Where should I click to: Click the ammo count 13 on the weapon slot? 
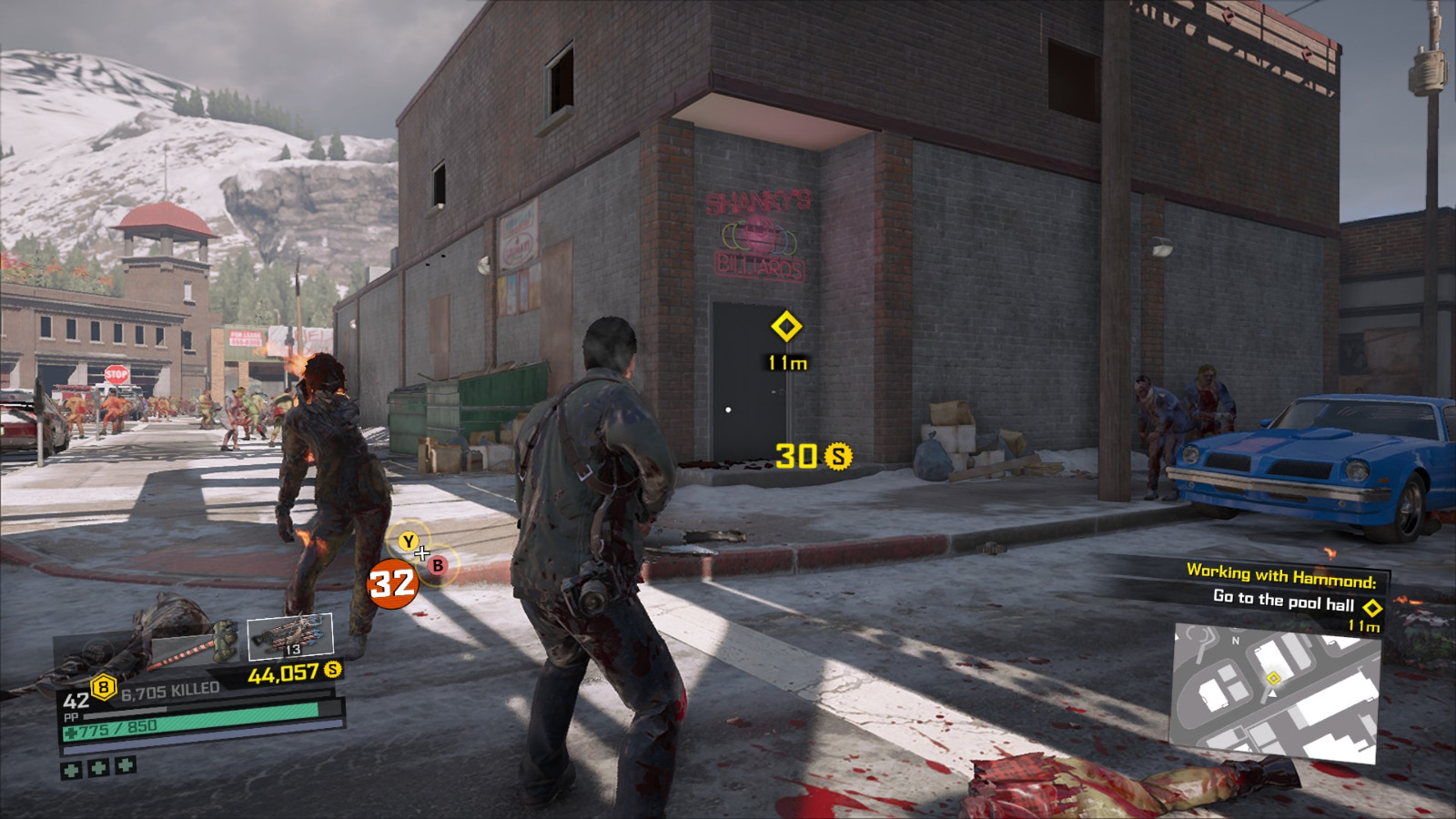click(x=294, y=649)
